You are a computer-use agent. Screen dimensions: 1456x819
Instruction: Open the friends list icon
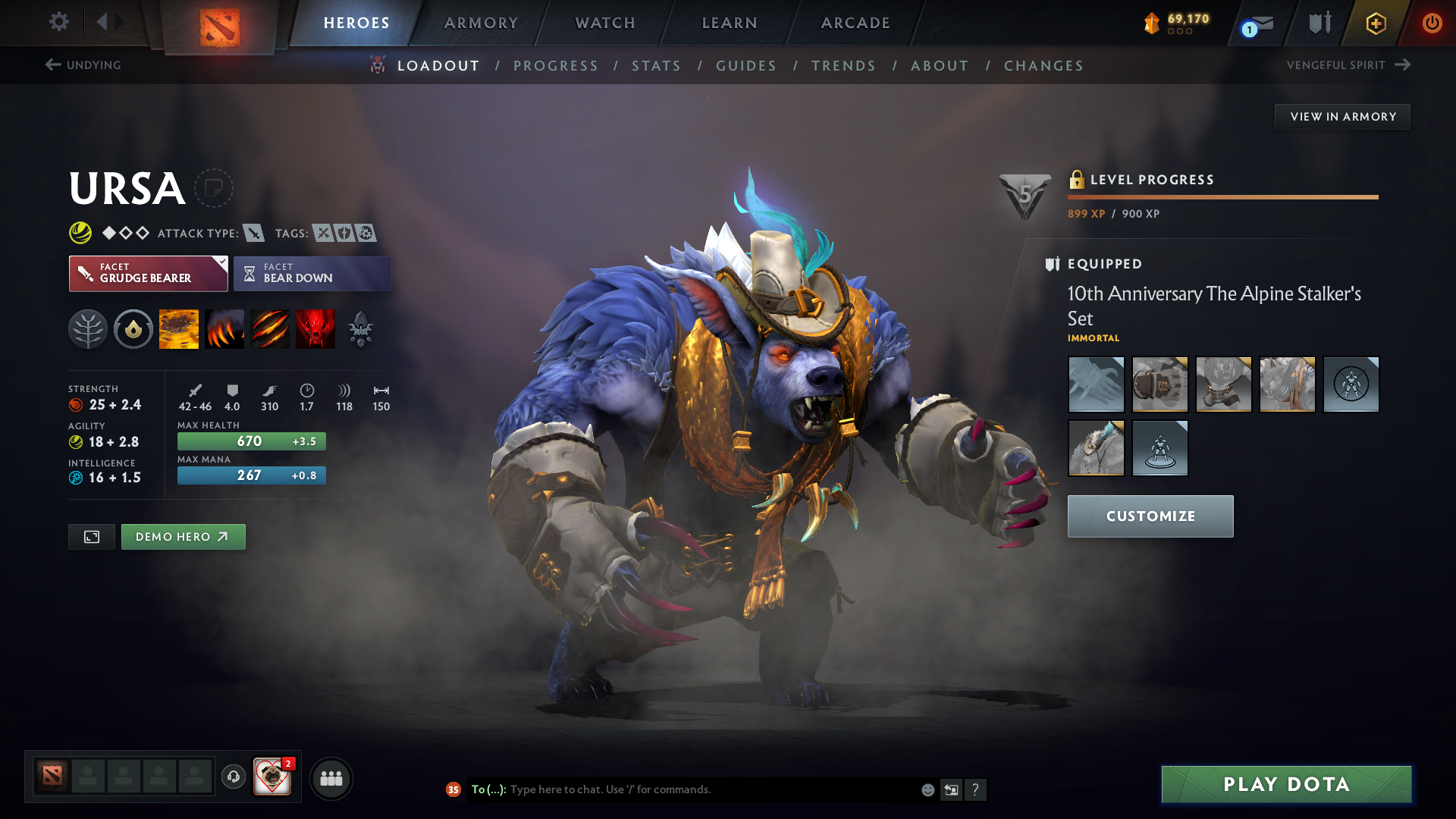[331, 778]
